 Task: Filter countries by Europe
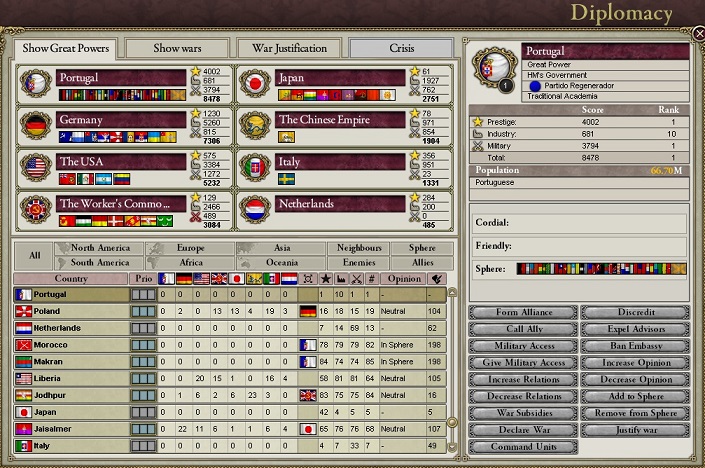pos(190,248)
